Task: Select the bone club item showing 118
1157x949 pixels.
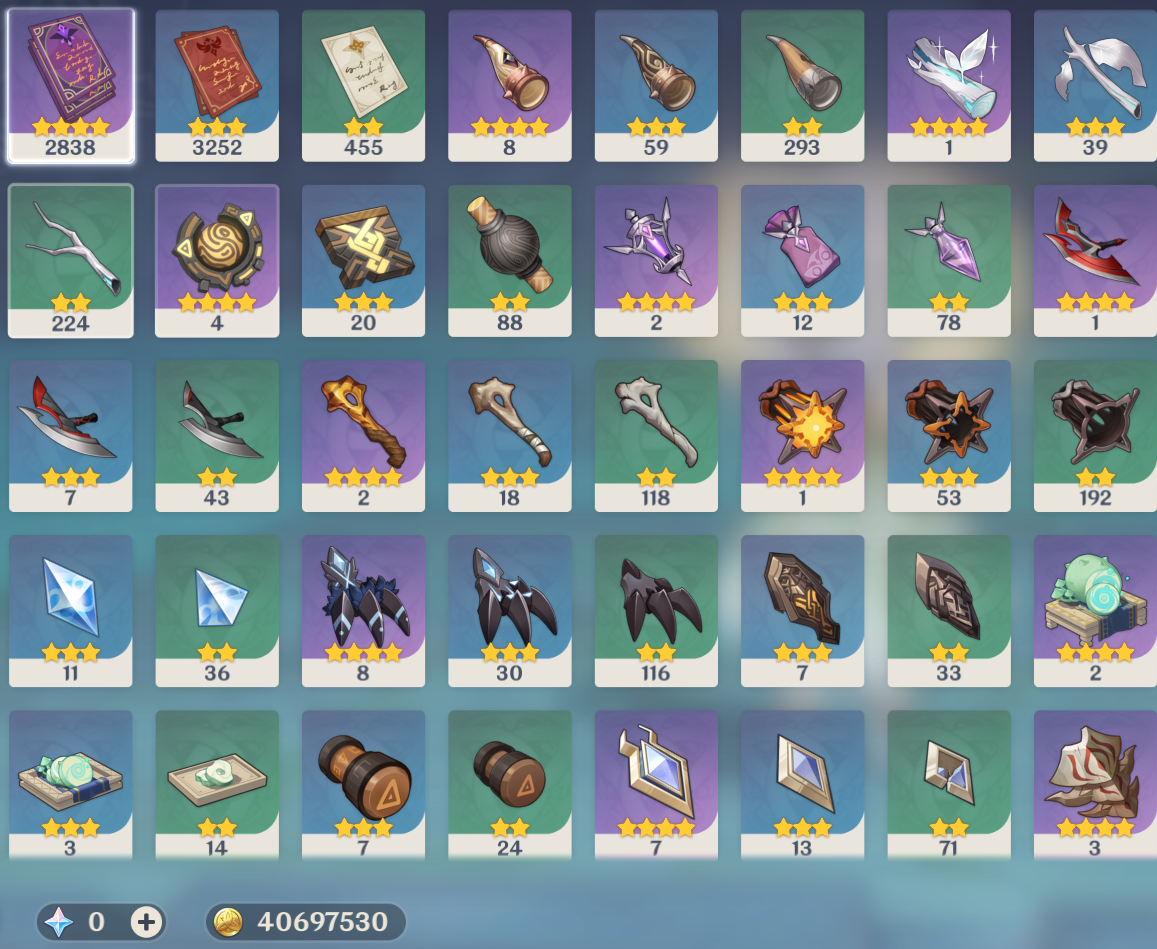Action: [656, 435]
